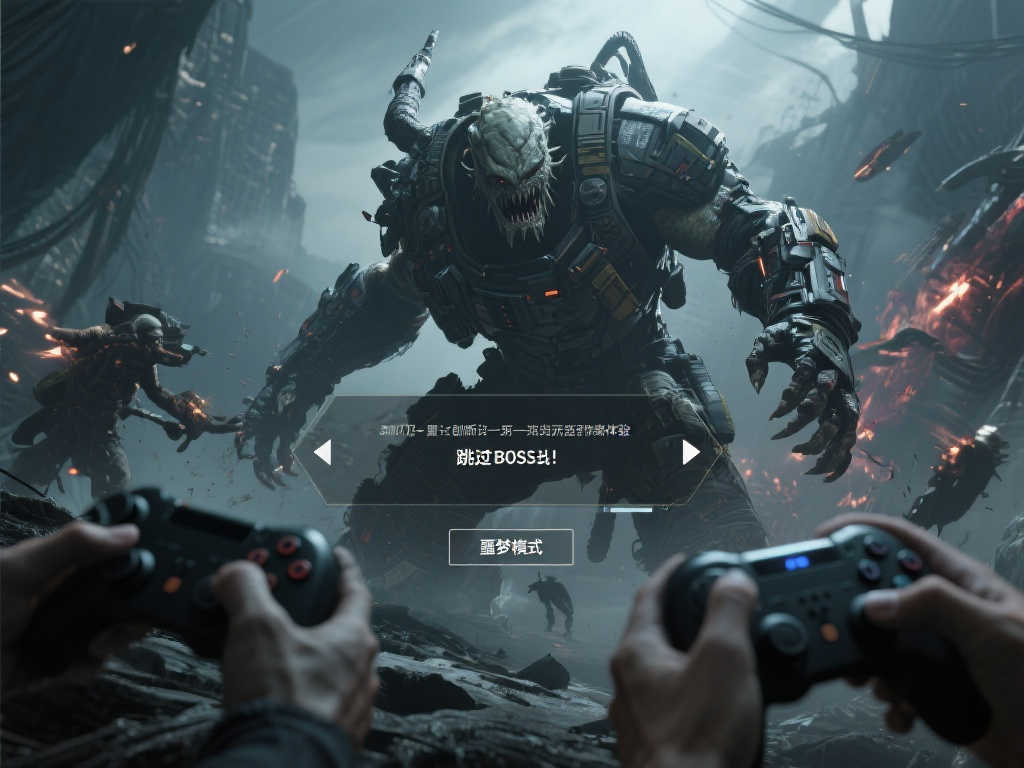Click the left arrow in the option selector
This screenshot has height=768, width=1024.
pos(322,453)
